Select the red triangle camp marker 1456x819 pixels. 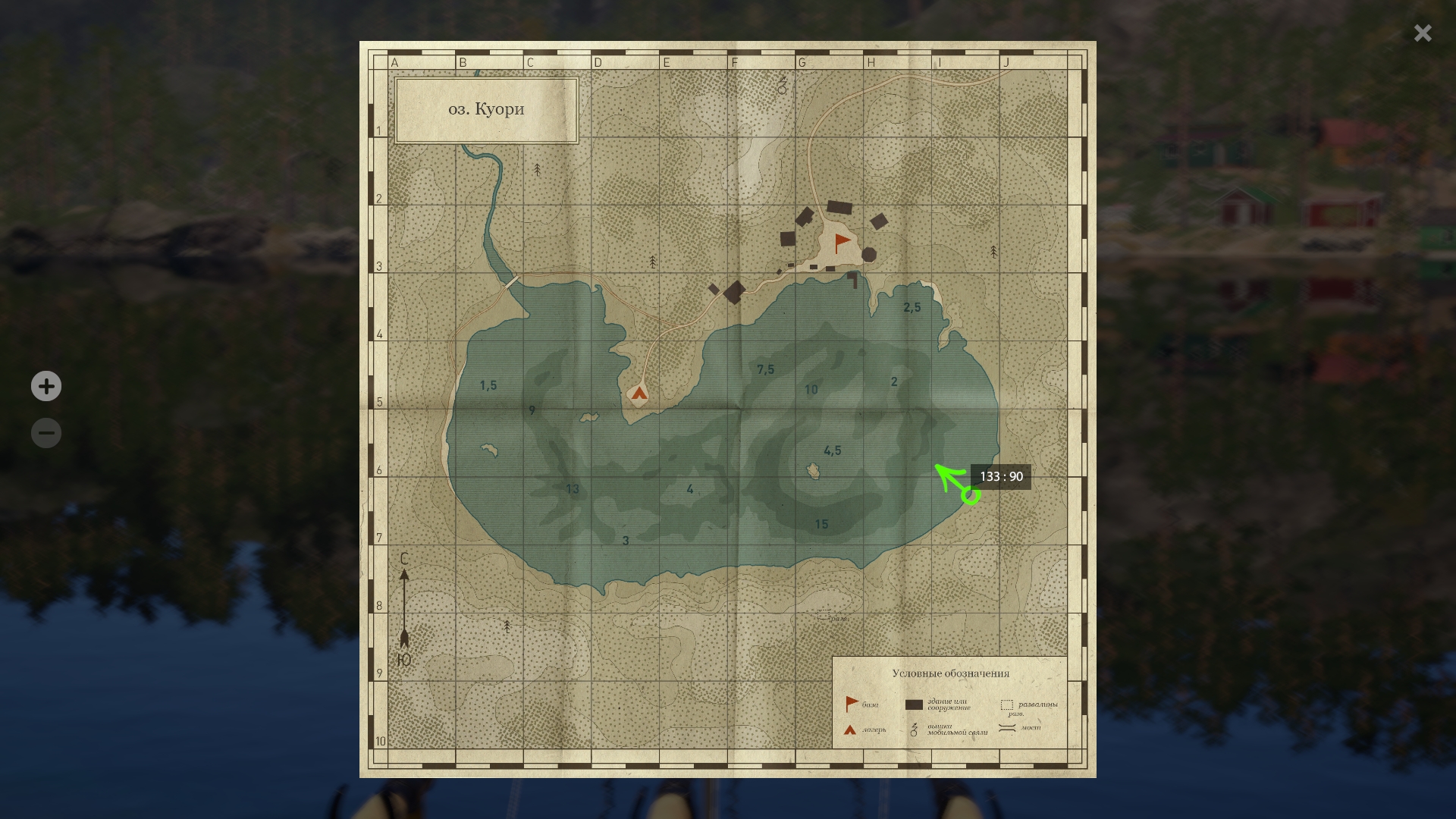pyautogui.click(x=639, y=393)
